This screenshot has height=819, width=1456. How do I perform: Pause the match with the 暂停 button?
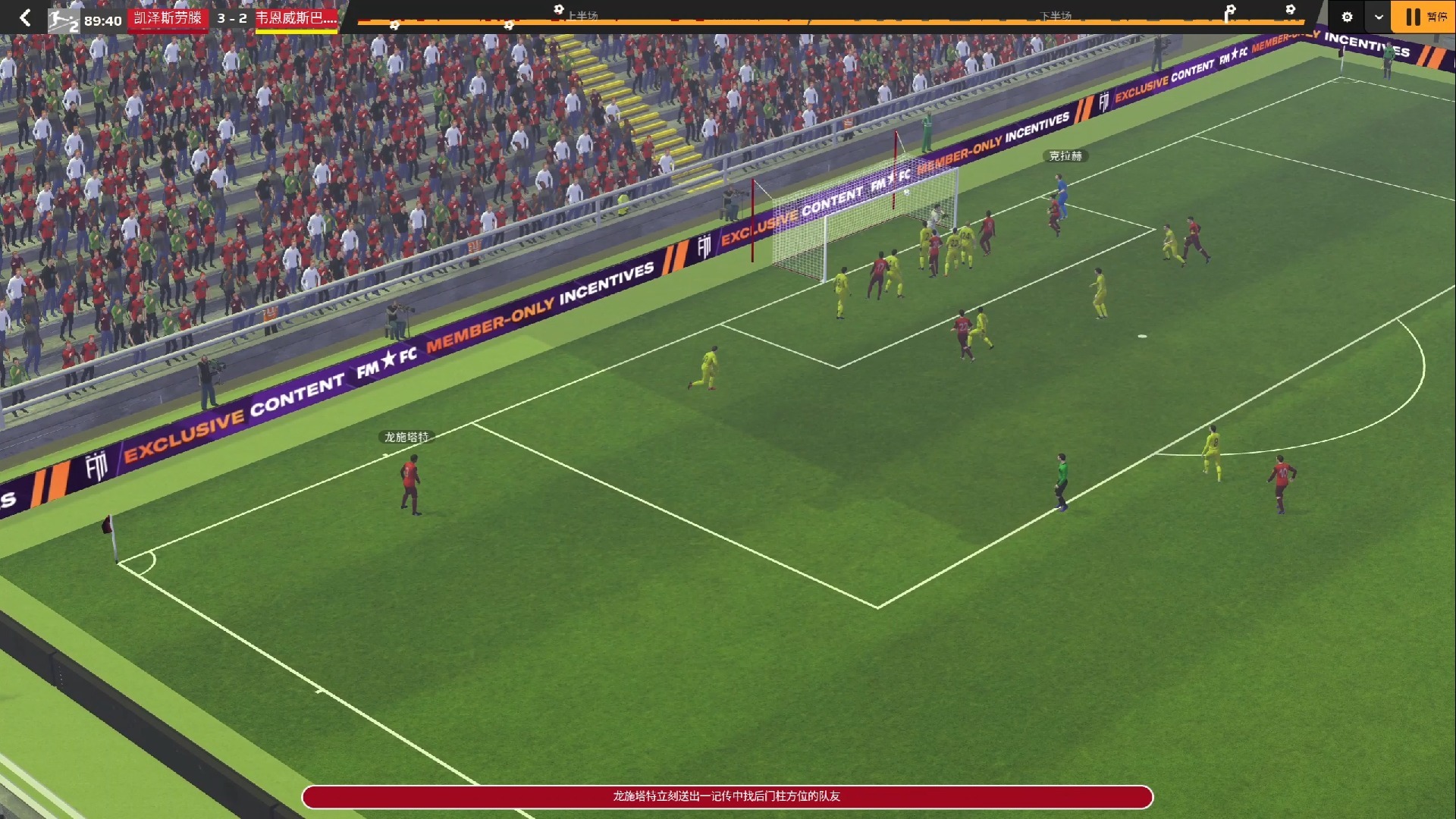tap(1423, 17)
